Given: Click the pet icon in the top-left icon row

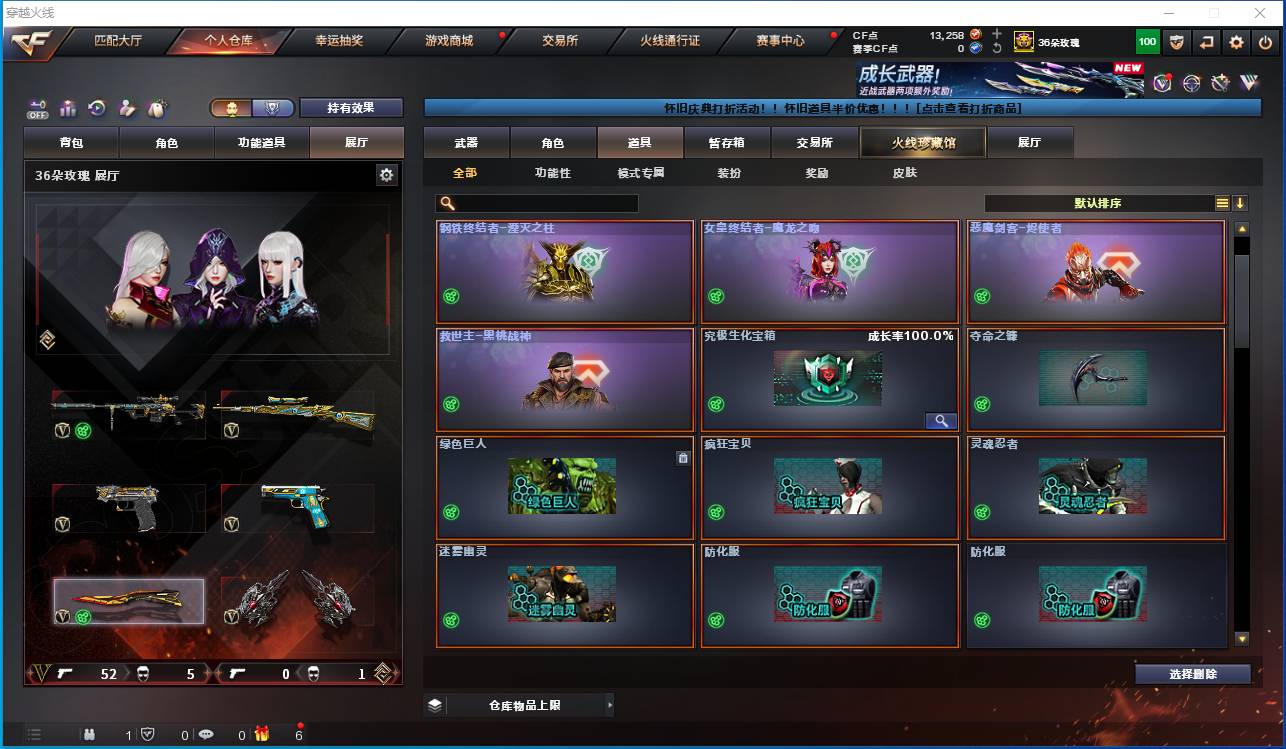Looking at the screenshot, I should coord(155,107).
